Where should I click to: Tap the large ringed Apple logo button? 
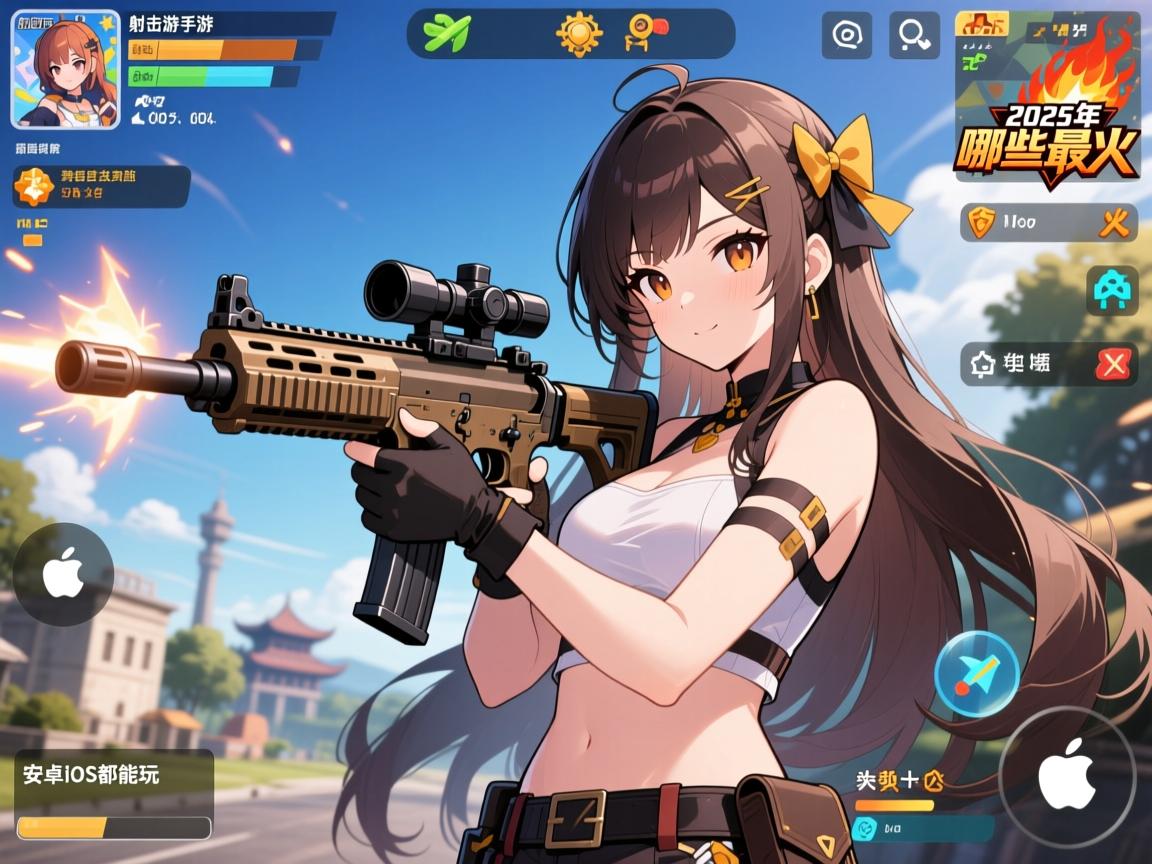point(1067,776)
